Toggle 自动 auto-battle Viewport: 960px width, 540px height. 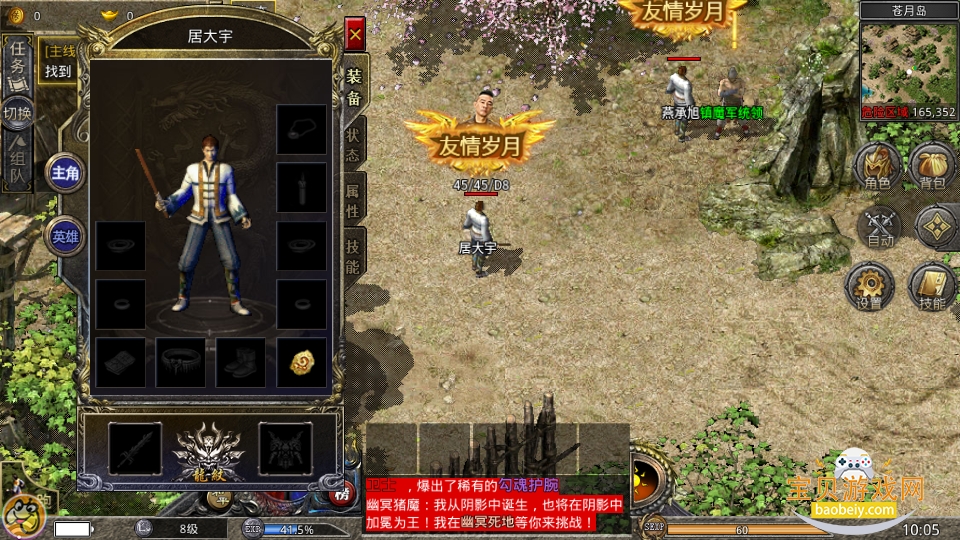[880, 228]
